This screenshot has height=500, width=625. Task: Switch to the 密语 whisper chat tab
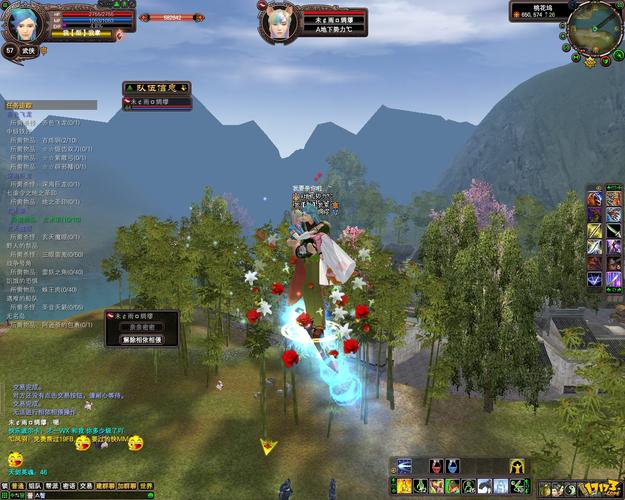(69, 486)
